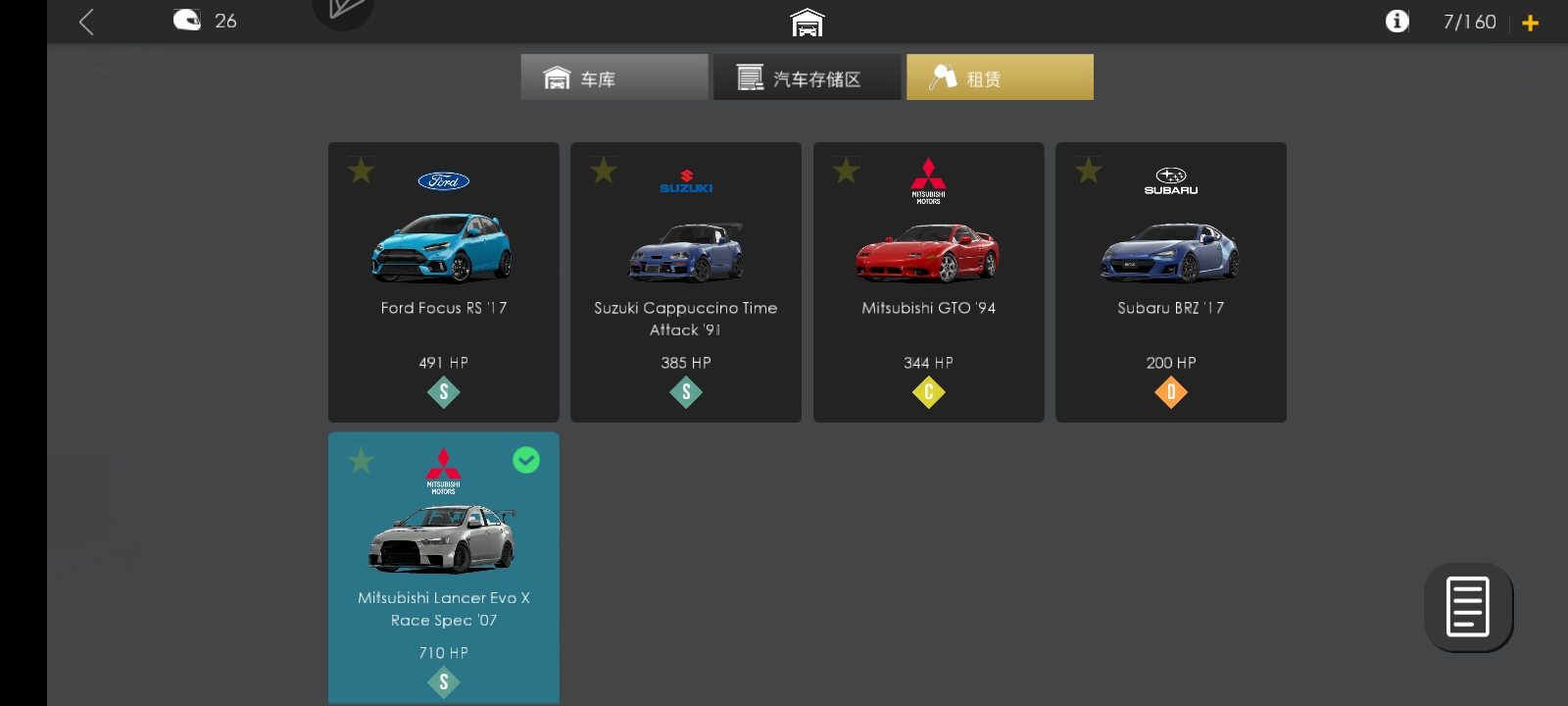
Task: Click the key icon on the rental tab
Action: tap(943, 76)
